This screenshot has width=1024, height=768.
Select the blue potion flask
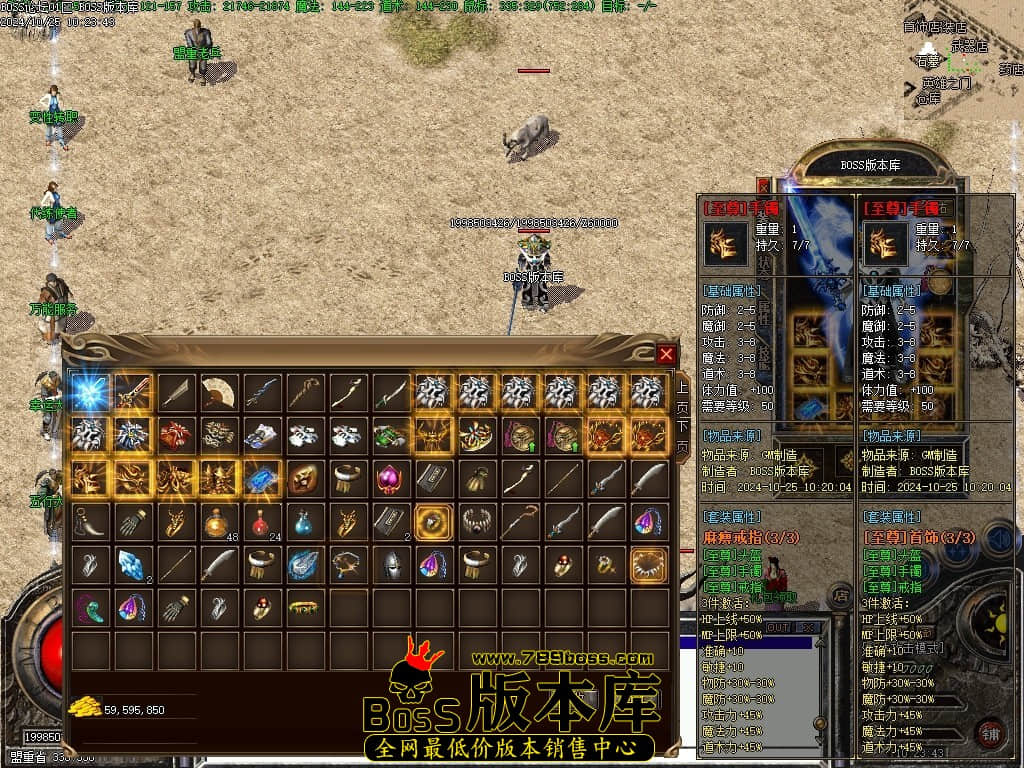point(304,521)
